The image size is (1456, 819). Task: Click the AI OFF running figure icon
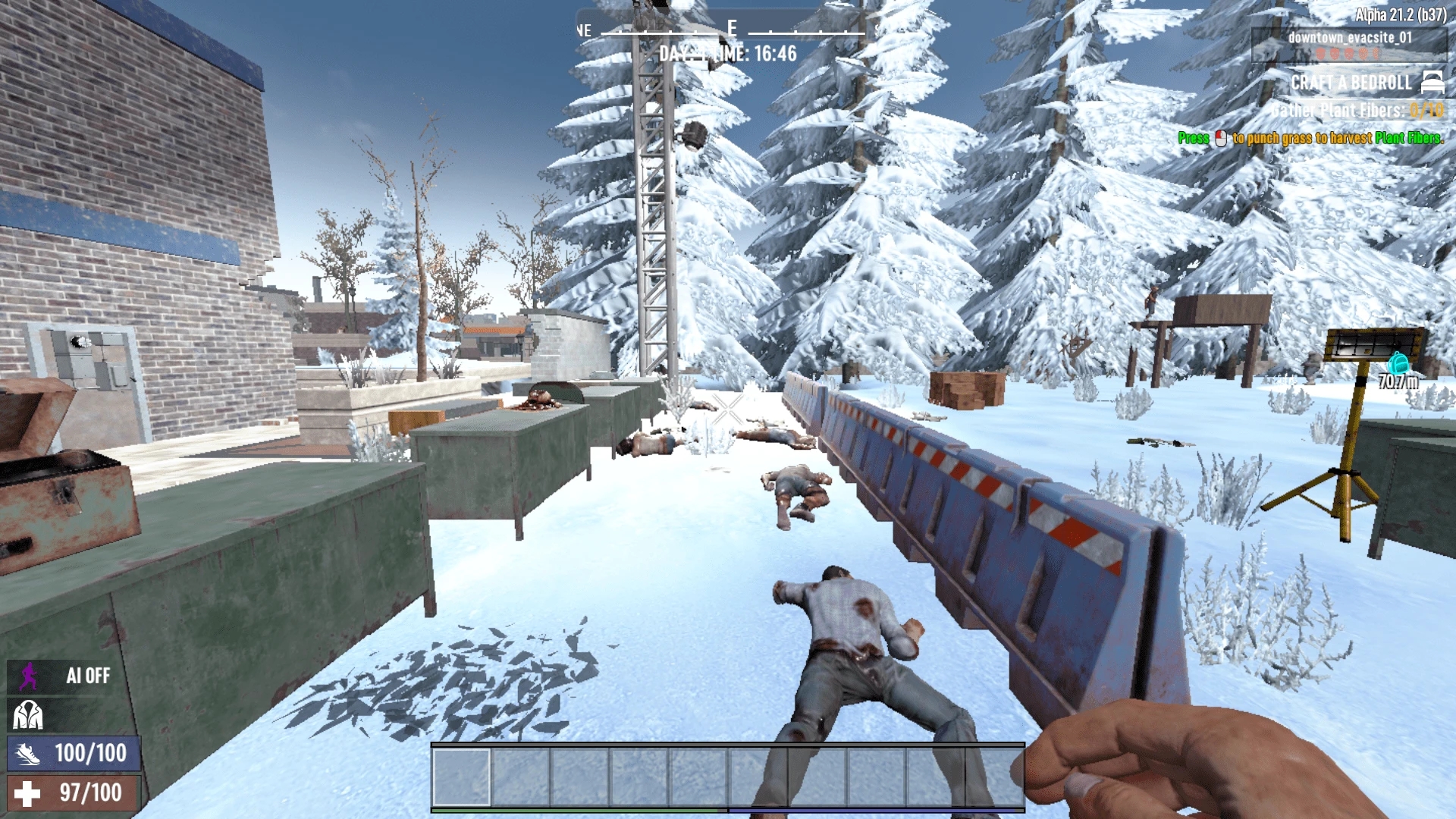(29, 676)
